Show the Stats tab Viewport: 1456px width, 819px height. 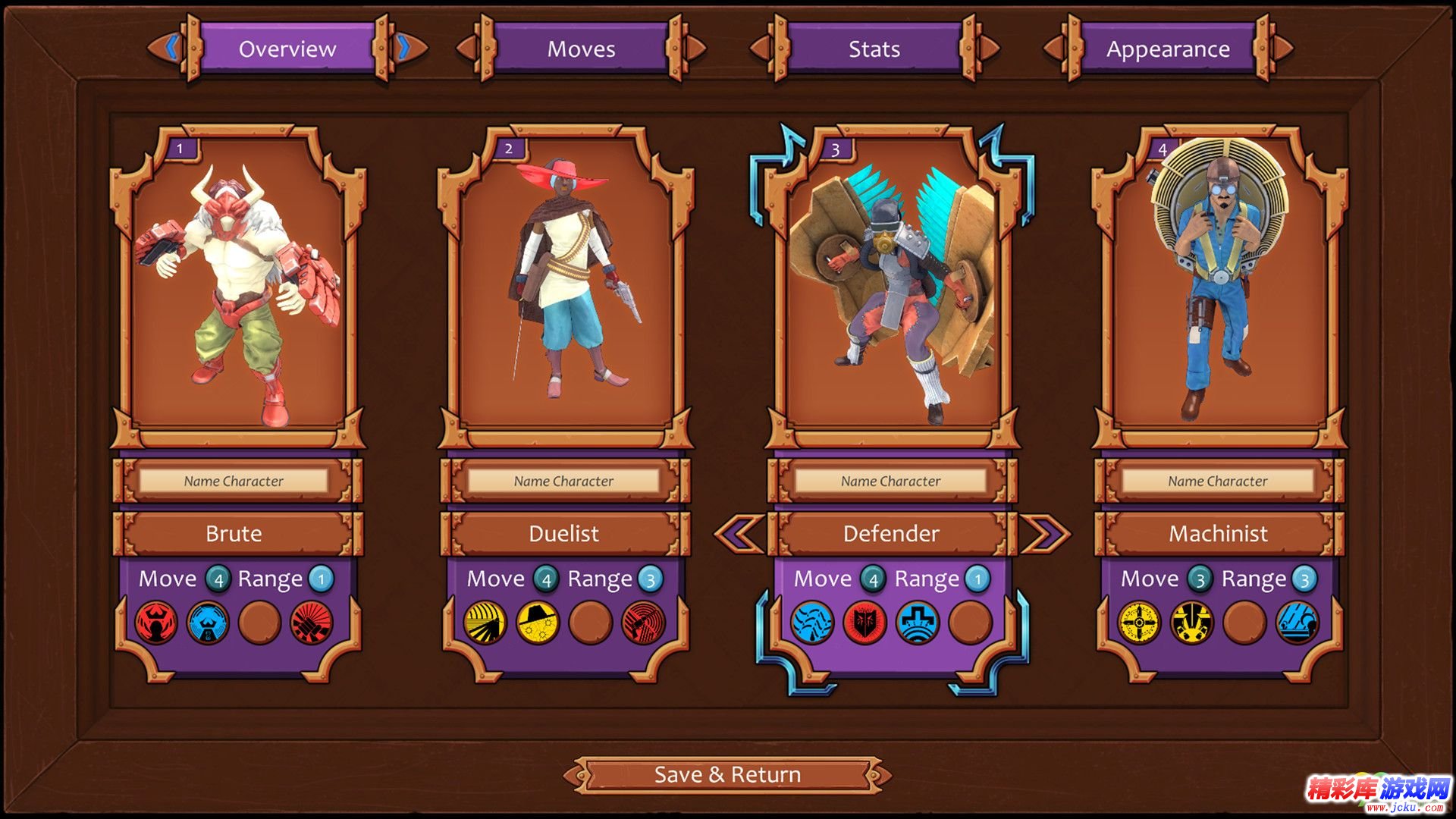(x=874, y=49)
